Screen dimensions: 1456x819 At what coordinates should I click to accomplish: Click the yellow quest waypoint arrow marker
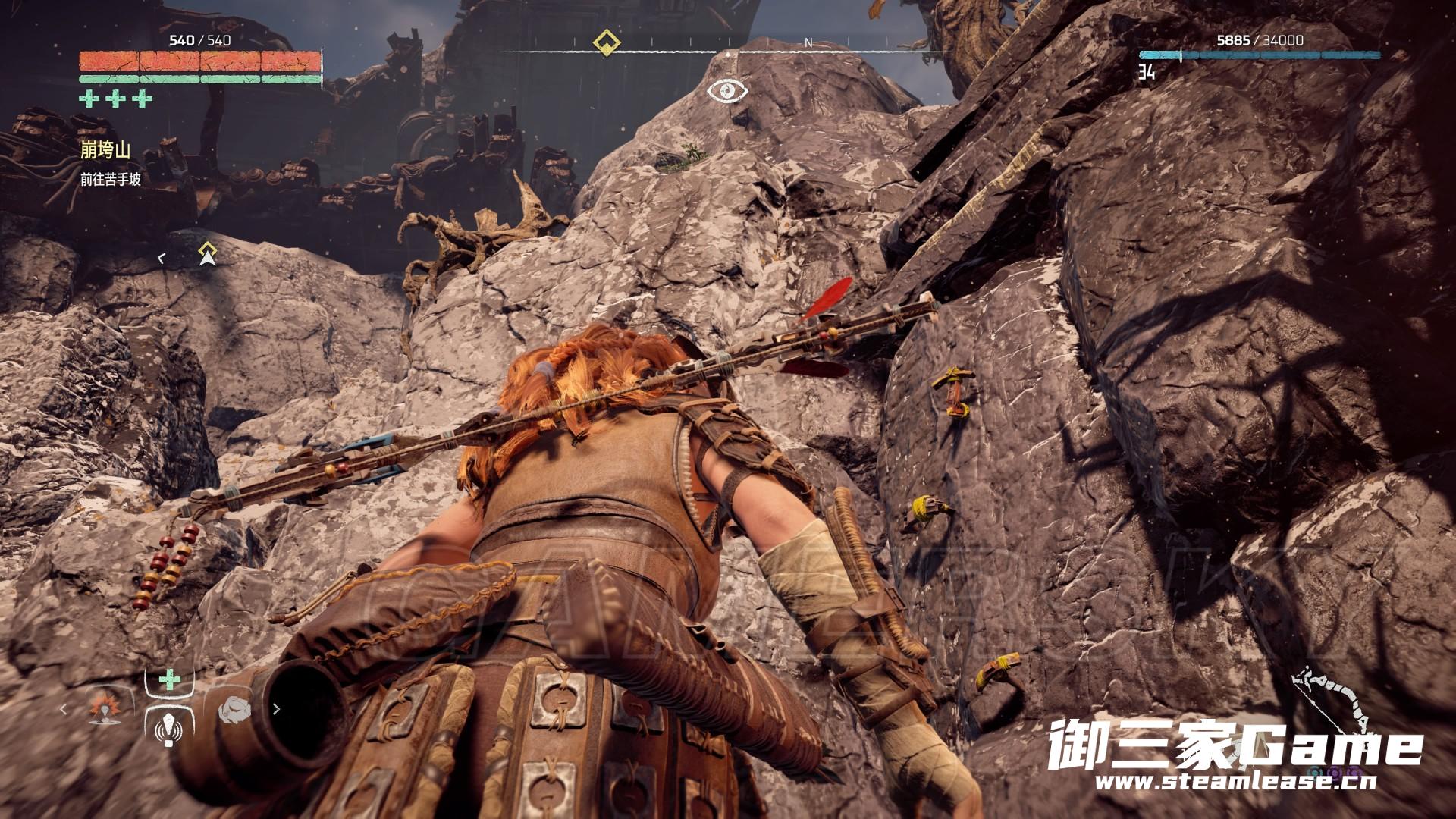(x=207, y=253)
